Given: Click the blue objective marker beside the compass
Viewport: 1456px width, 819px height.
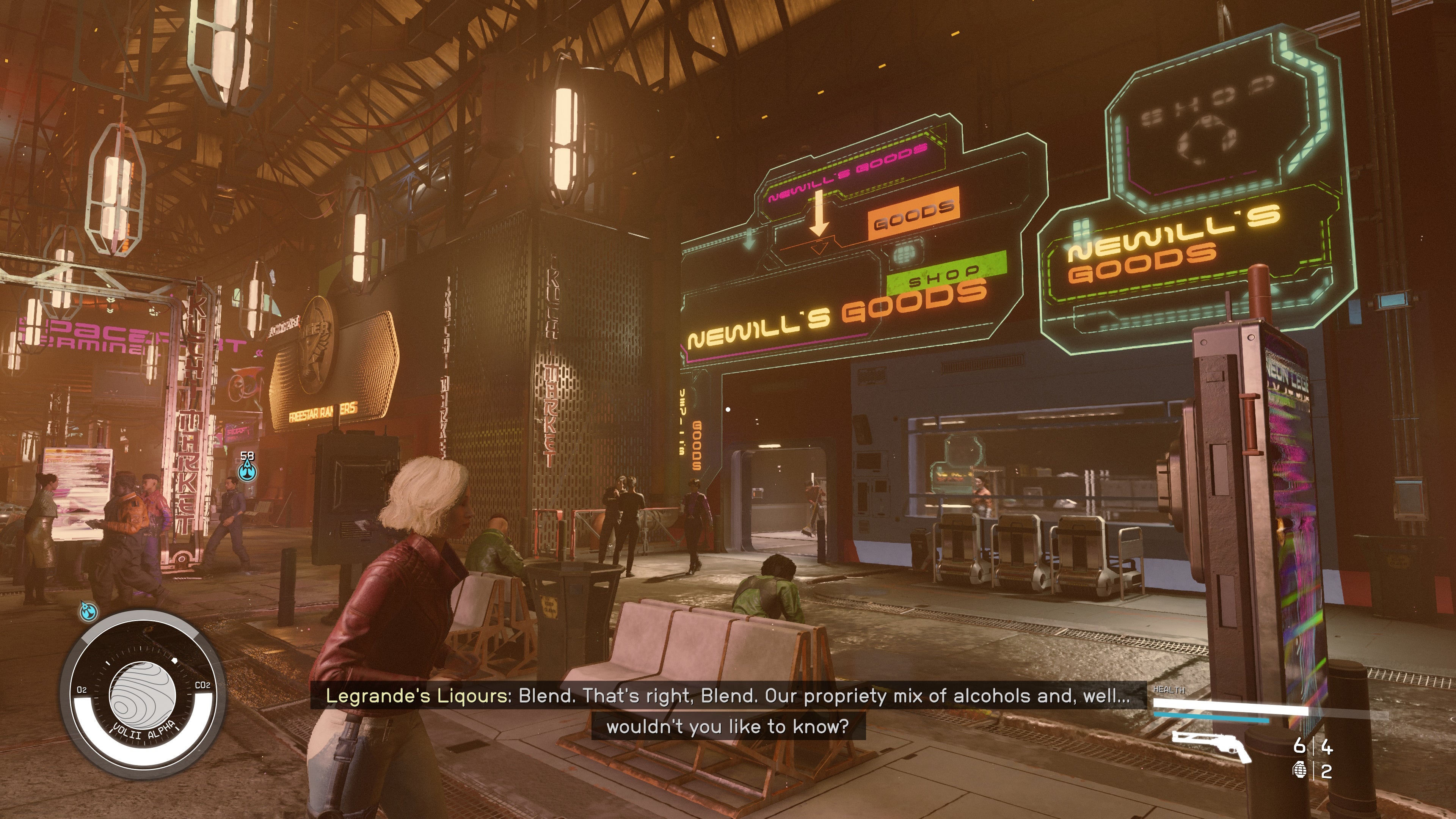Looking at the screenshot, I should tap(89, 610).
